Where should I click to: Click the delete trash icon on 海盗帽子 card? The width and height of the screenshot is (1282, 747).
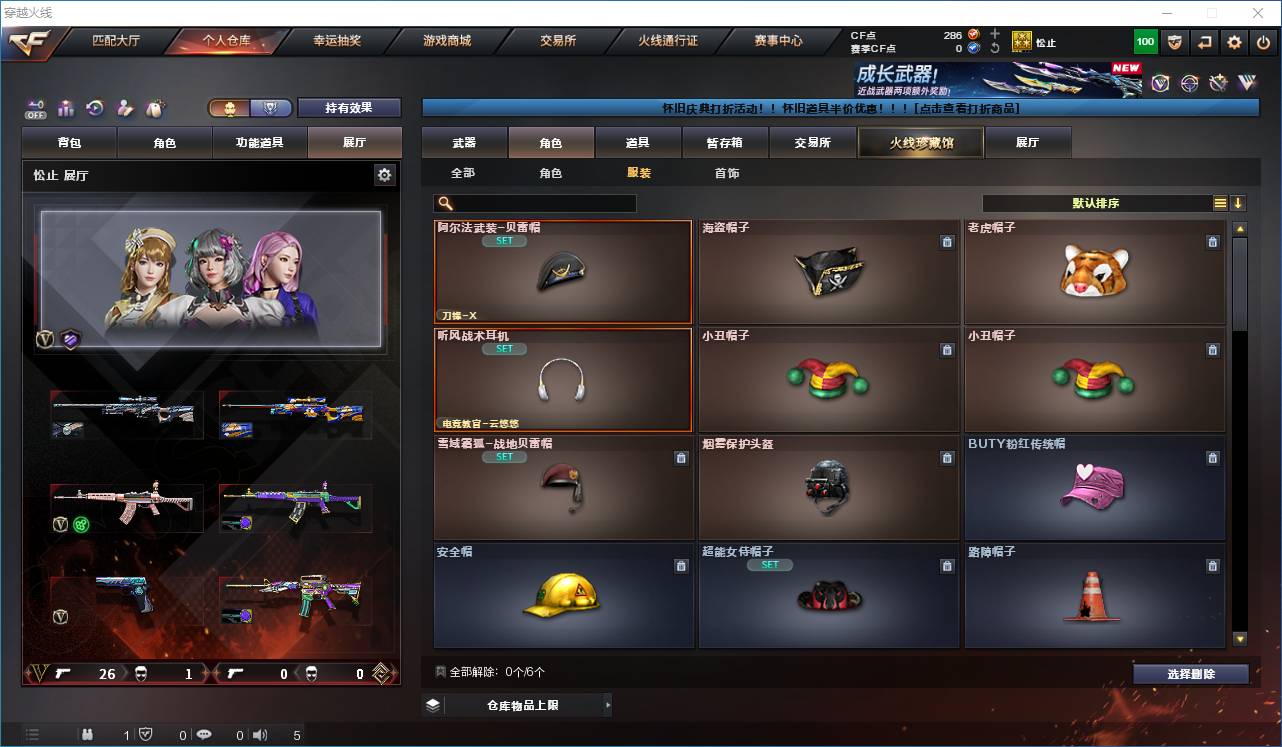(x=947, y=242)
